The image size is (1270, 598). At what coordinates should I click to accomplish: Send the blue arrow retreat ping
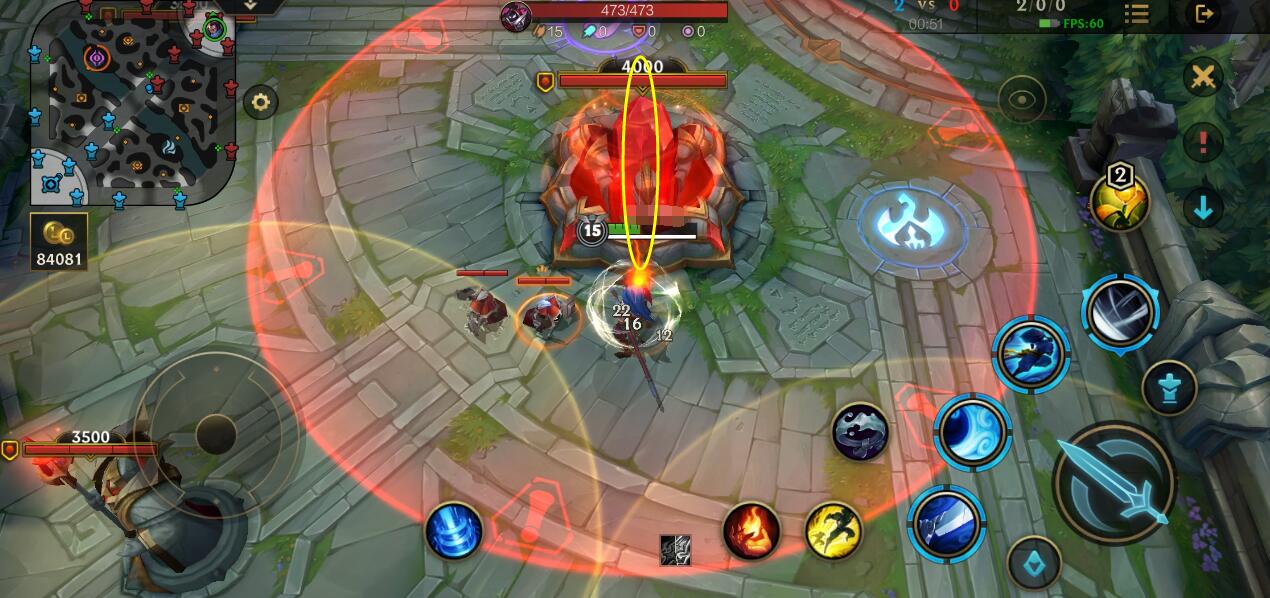click(x=1203, y=207)
